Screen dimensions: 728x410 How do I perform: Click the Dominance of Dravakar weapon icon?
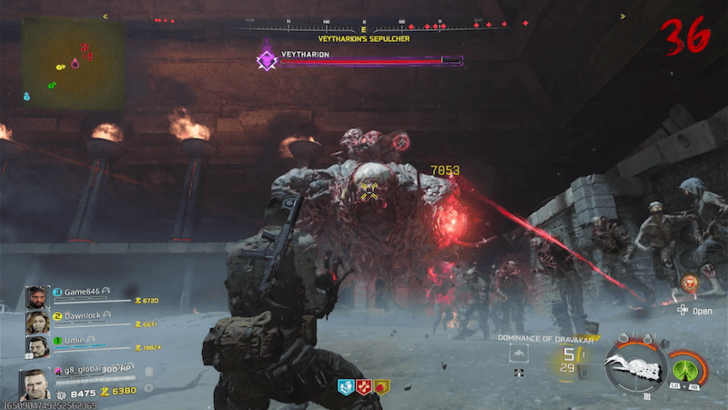pyautogui.click(x=635, y=367)
